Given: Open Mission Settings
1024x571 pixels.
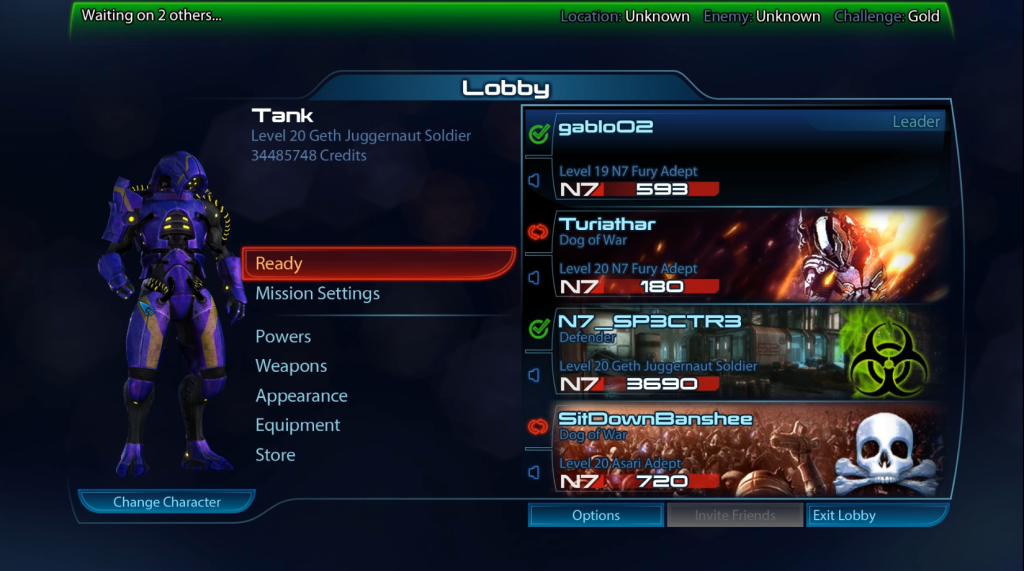Looking at the screenshot, I should click(x=317, y=294).
